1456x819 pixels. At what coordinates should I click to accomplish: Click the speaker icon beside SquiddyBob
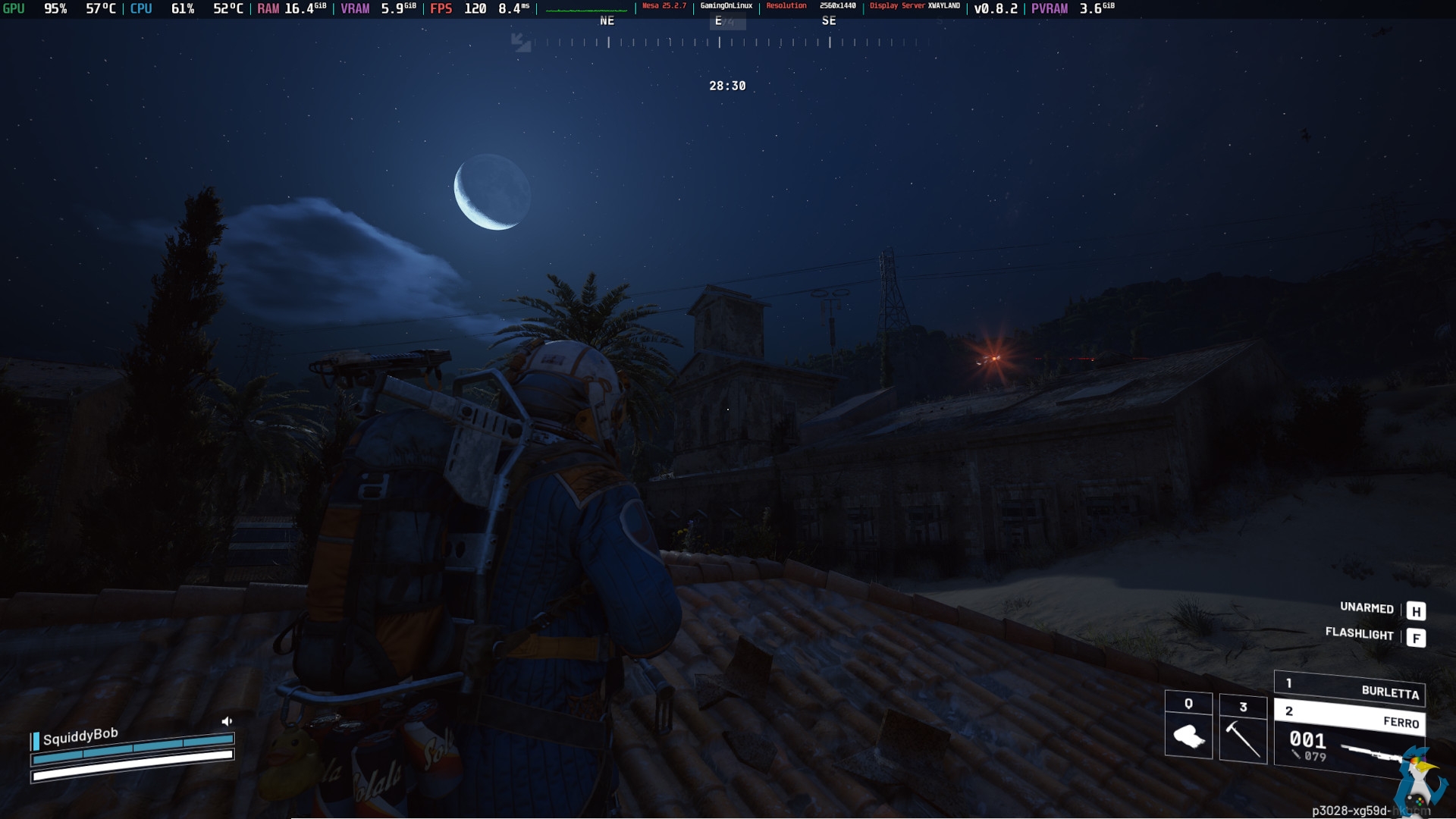coord(227,721)
